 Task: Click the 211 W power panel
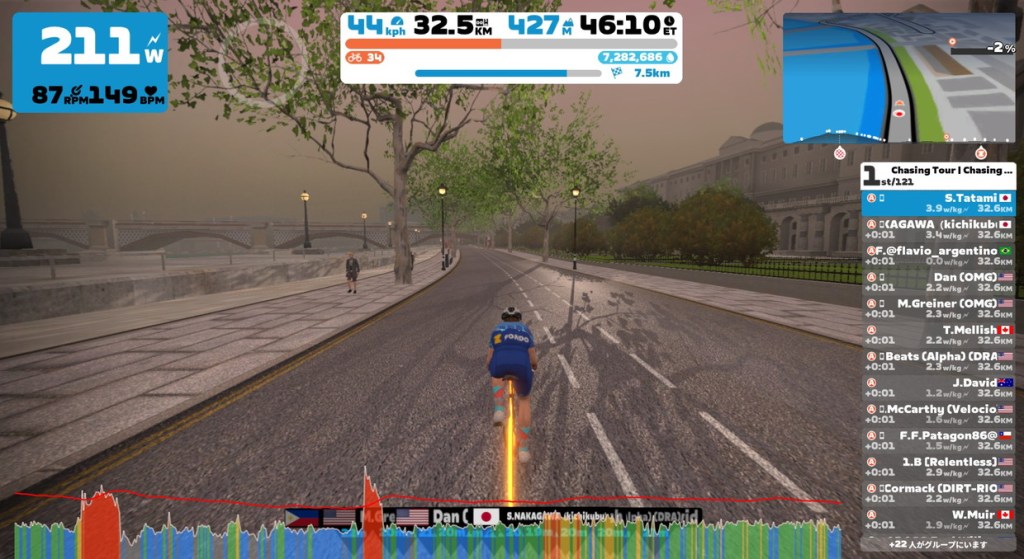(x=90, y=62)
